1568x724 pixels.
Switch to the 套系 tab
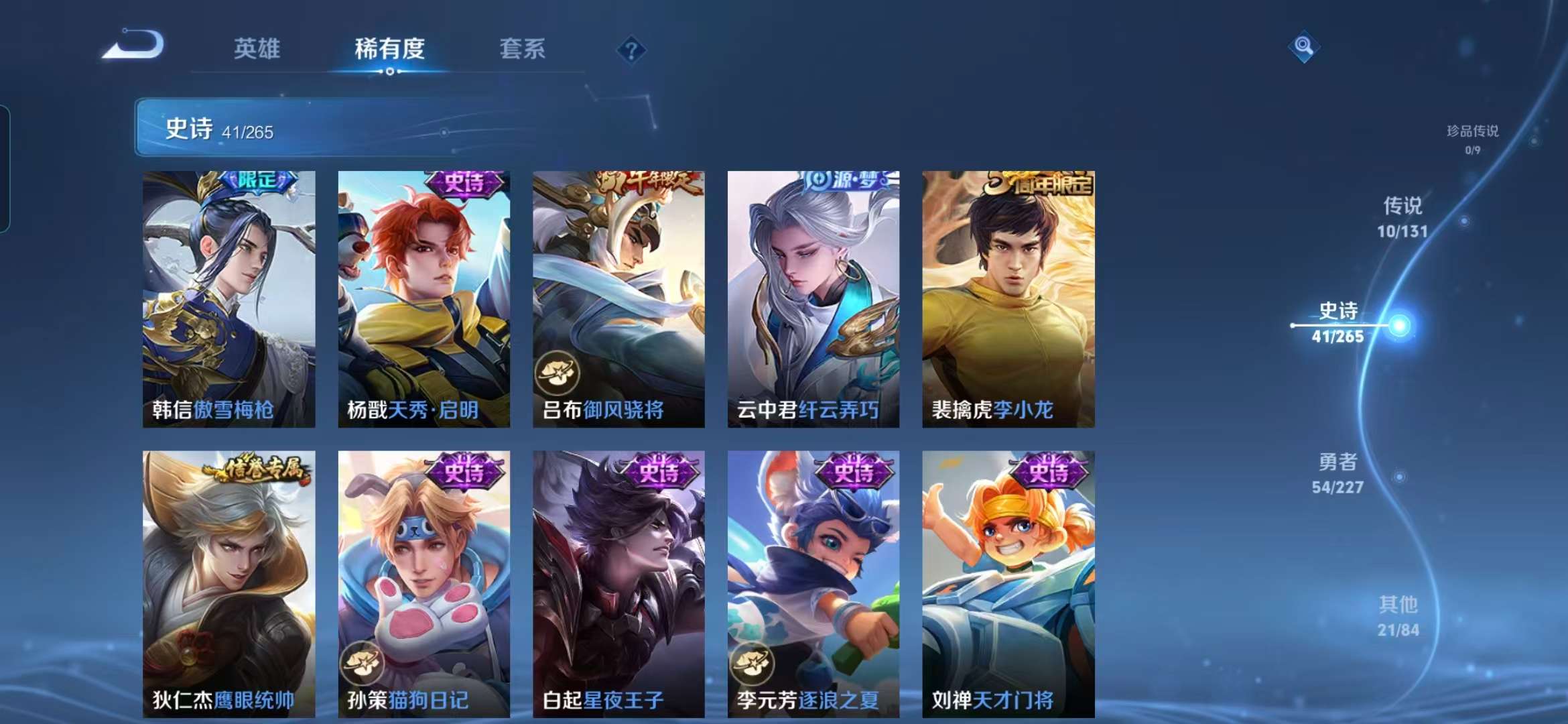521,50
